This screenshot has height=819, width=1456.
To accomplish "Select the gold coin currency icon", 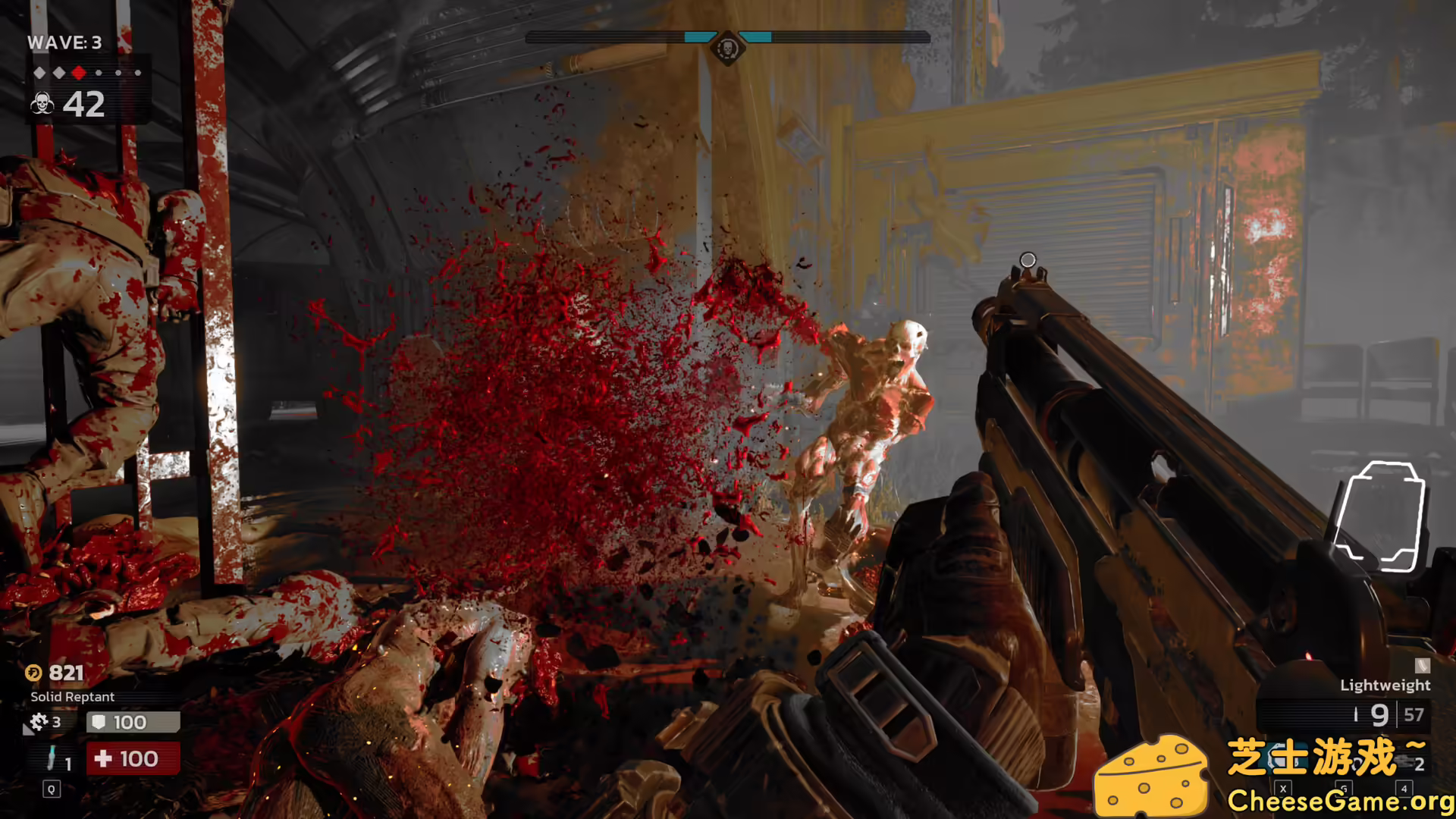I will click(x=33, y=673).
